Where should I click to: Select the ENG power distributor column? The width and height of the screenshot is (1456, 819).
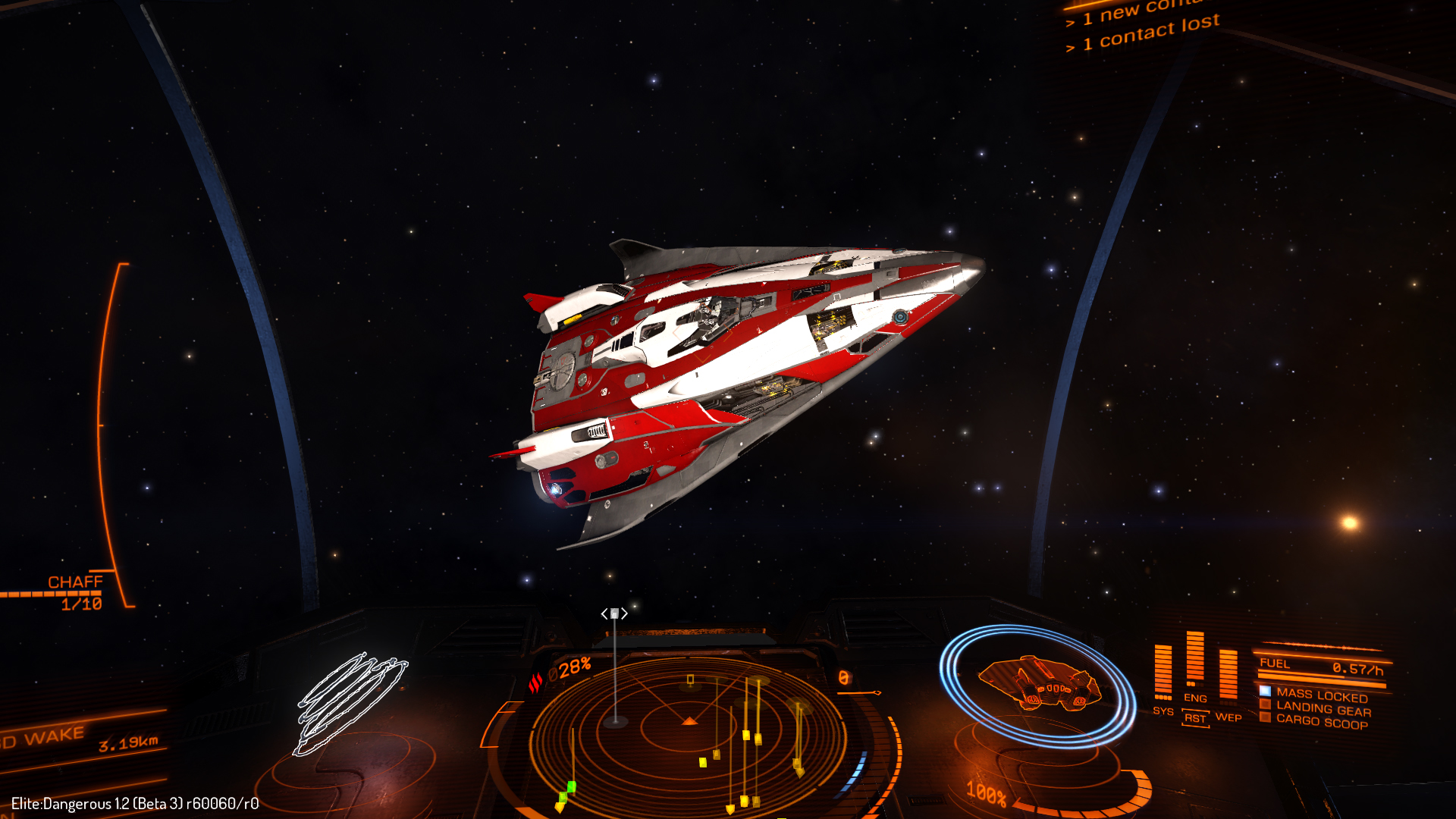pos(1195,664)
